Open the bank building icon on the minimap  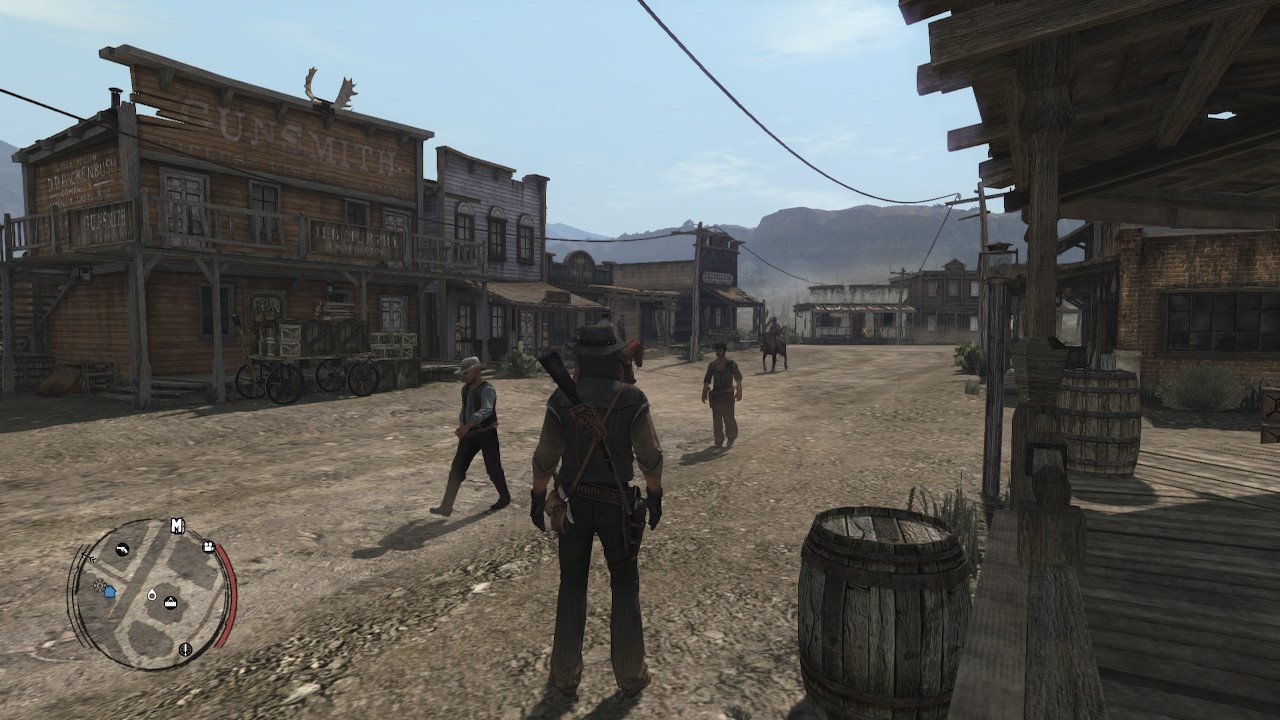coord(170,603)
